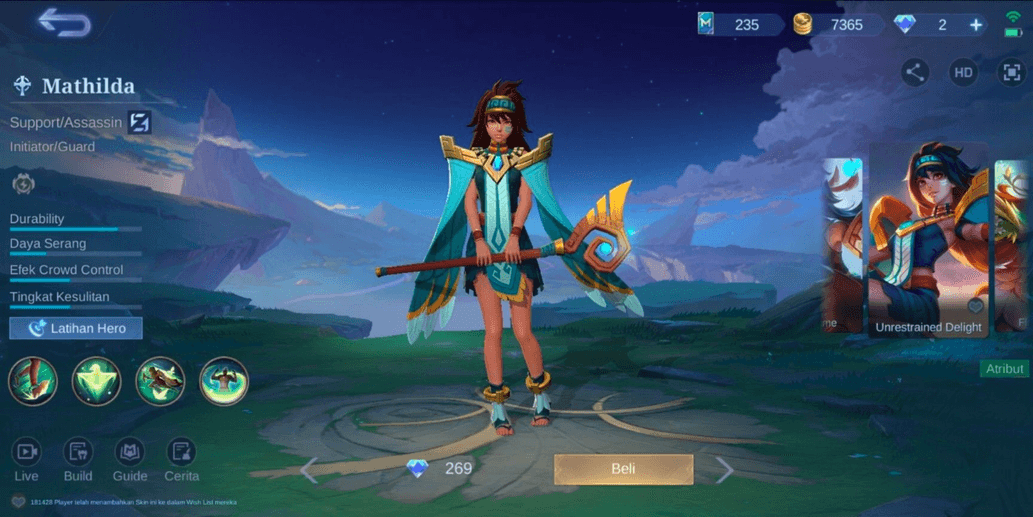Read the hero's Cerita story
This screenshot has width=1033, height=517.
[181, 460]
